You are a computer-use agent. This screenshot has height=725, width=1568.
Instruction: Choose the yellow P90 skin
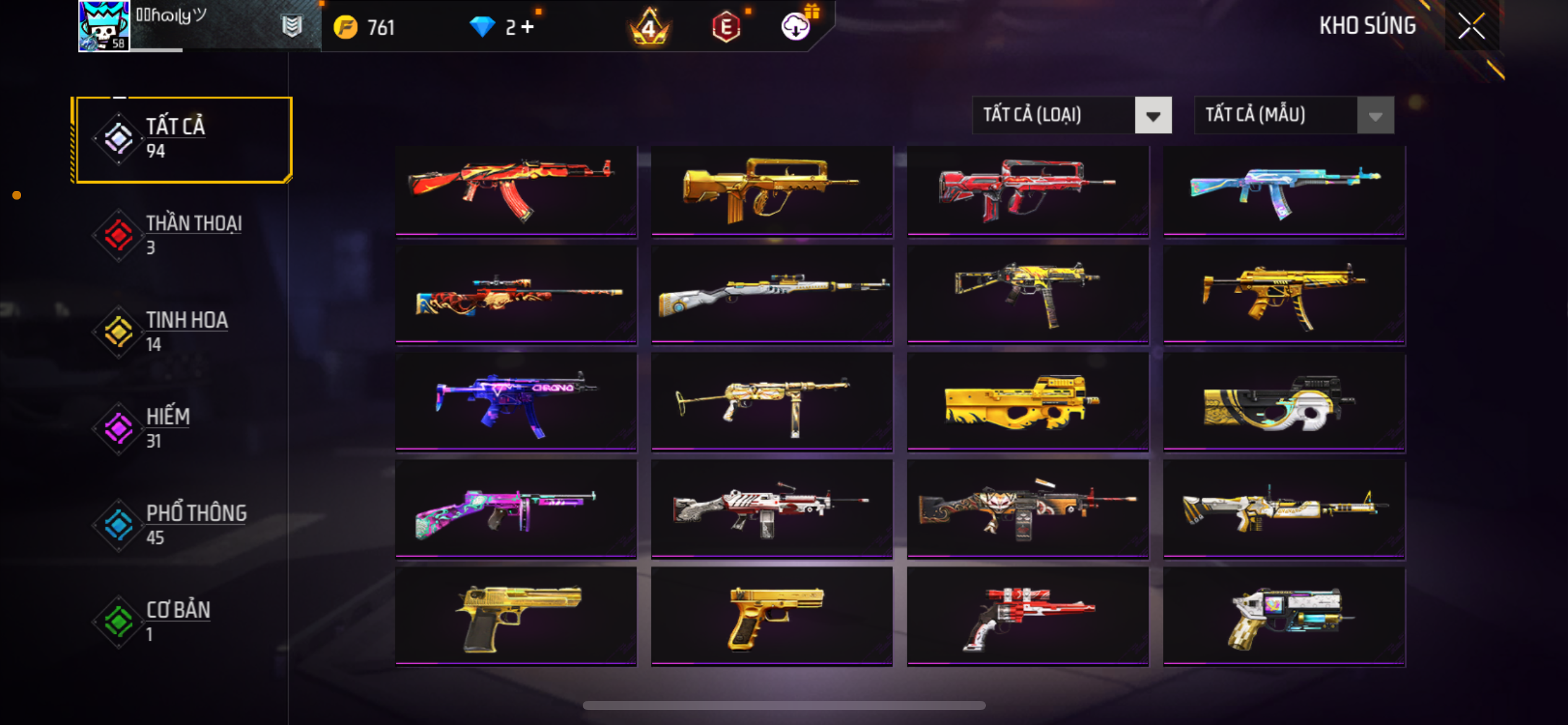click(1027, 403)
